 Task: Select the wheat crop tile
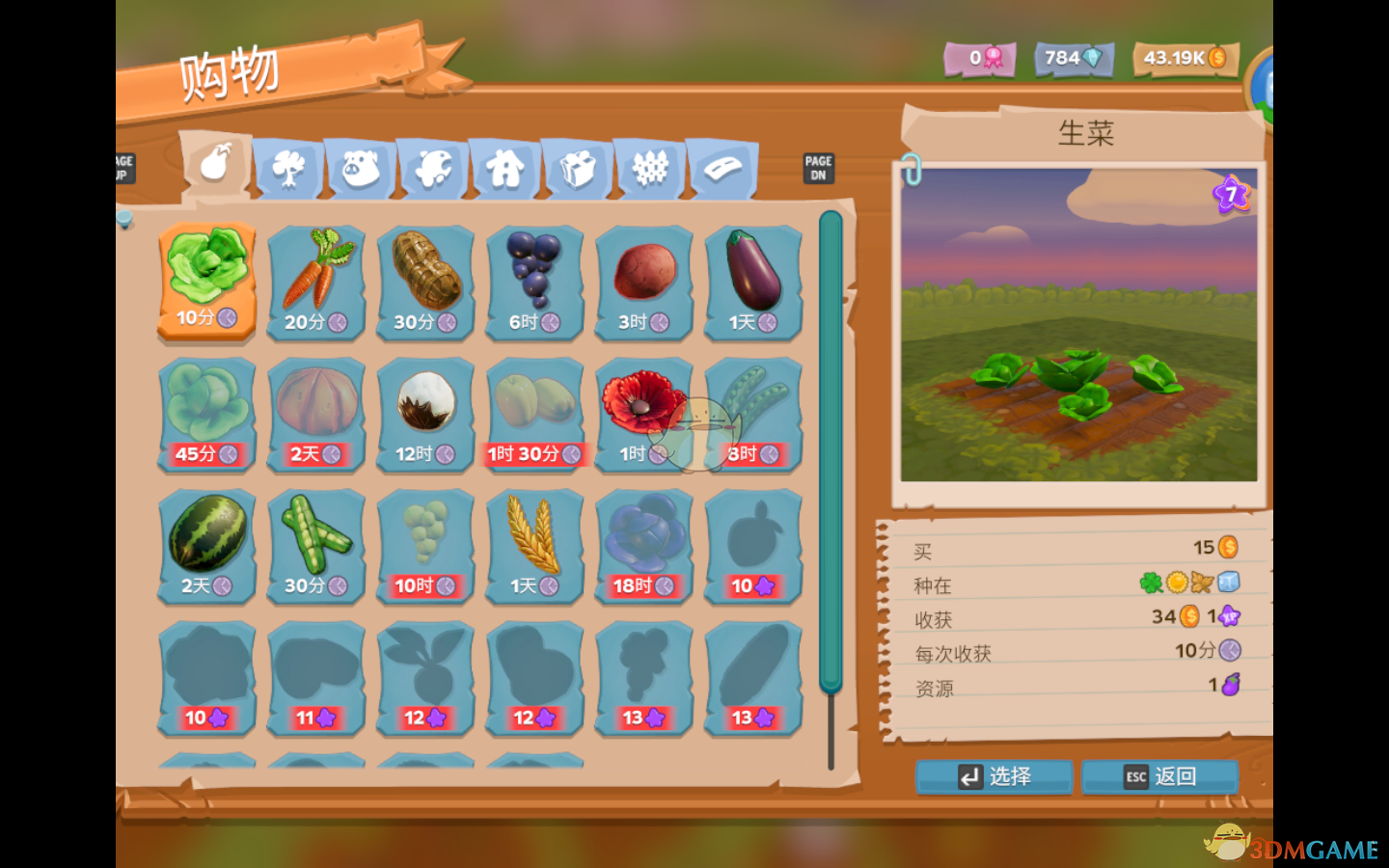(x=534, y=546)
